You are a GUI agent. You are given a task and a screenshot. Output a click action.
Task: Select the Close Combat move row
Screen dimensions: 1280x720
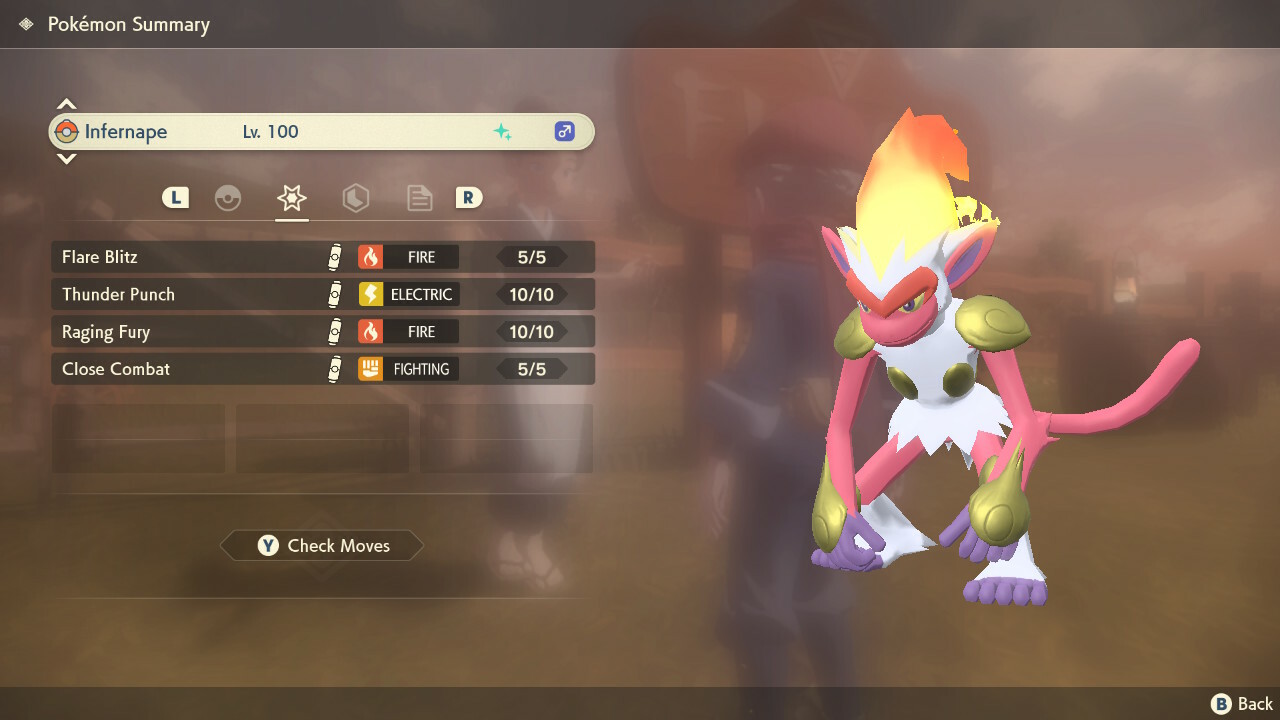click(322, 369)
